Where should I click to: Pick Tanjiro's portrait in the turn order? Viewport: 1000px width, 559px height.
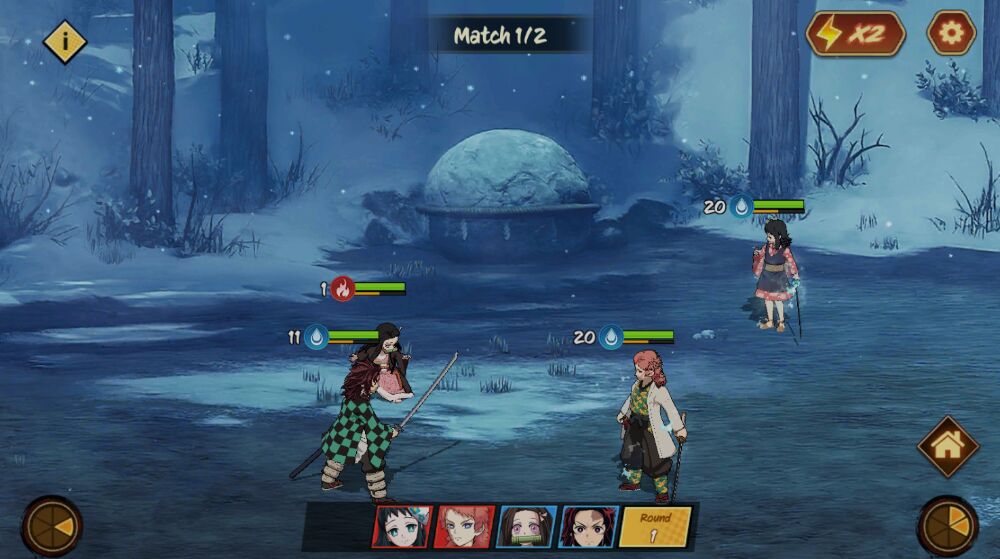pyautogui.click(x=588, y=526)
